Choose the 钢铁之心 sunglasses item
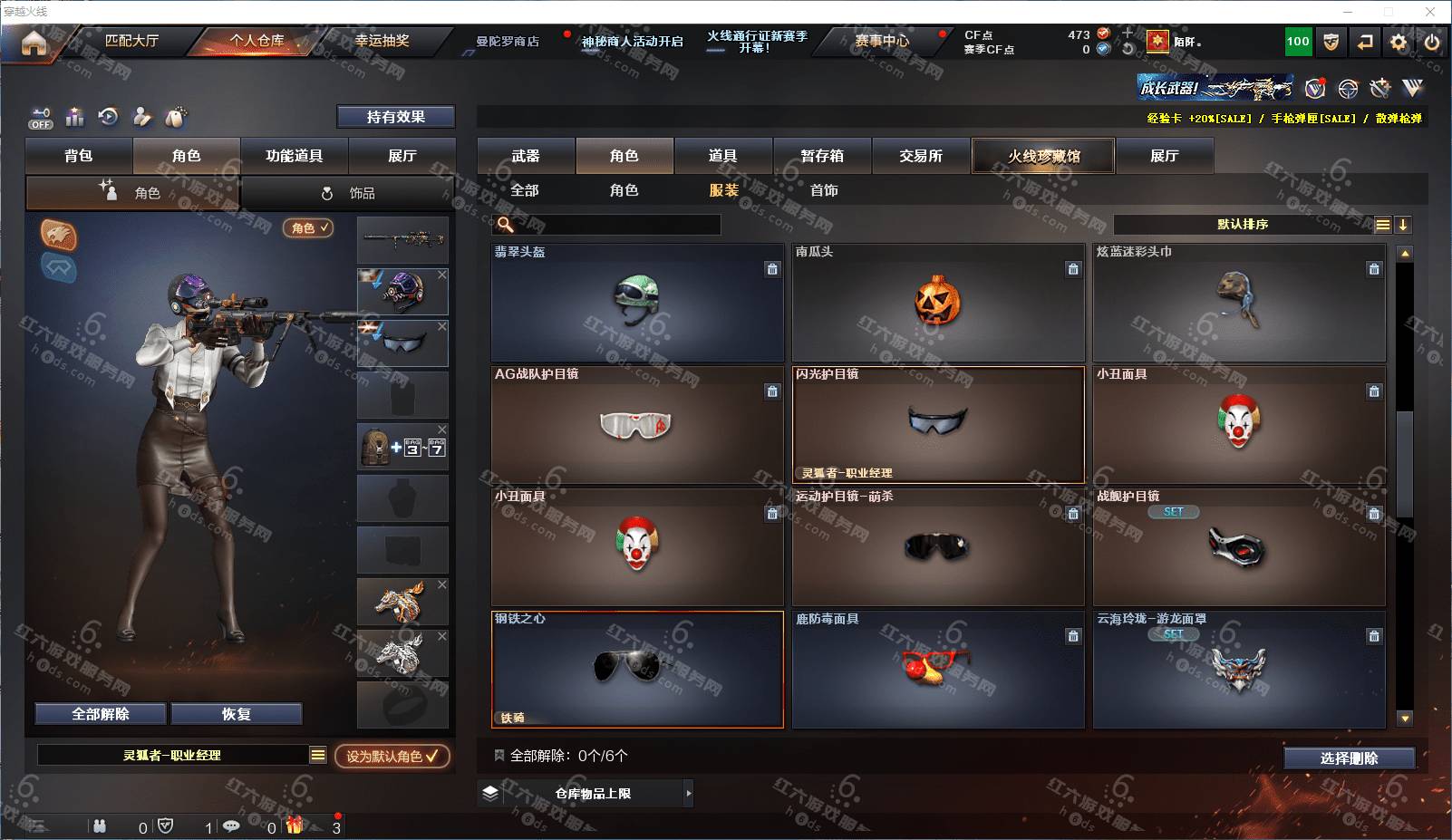This screenshot has width=1452, height=840. 637,670
